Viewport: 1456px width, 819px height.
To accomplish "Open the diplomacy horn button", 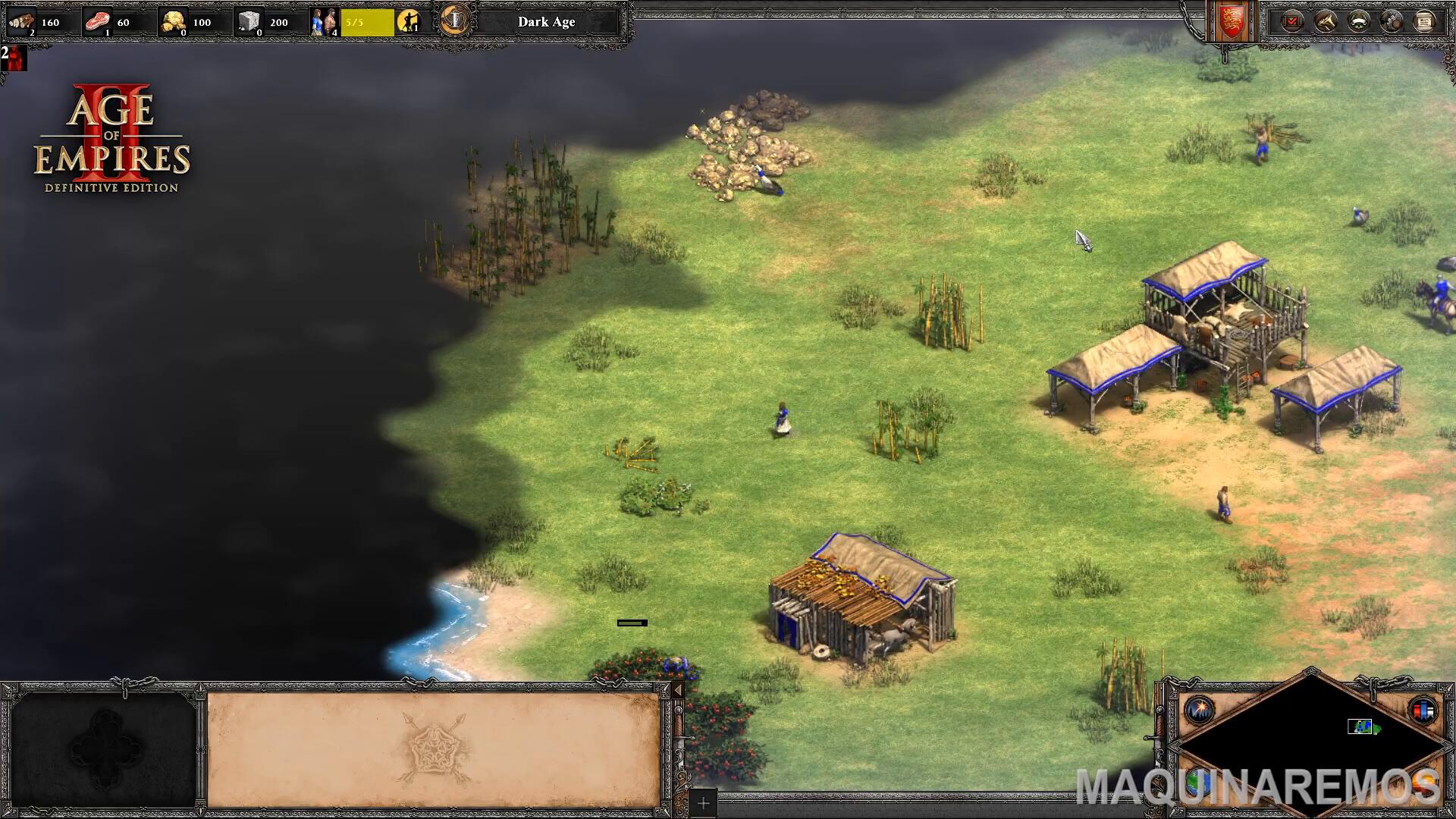I will click(x=1325, y=21).
